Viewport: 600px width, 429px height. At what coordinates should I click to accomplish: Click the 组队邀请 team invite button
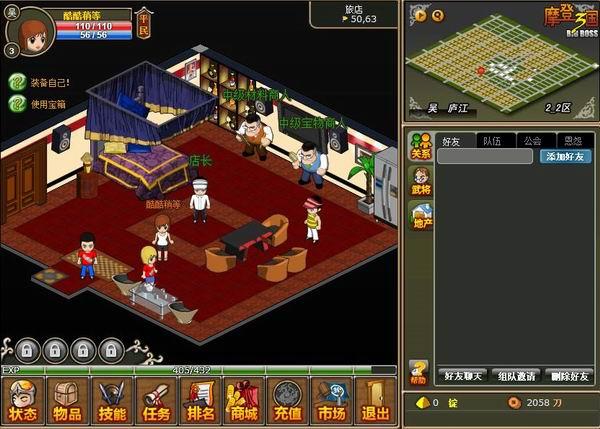tap(516, 376)
